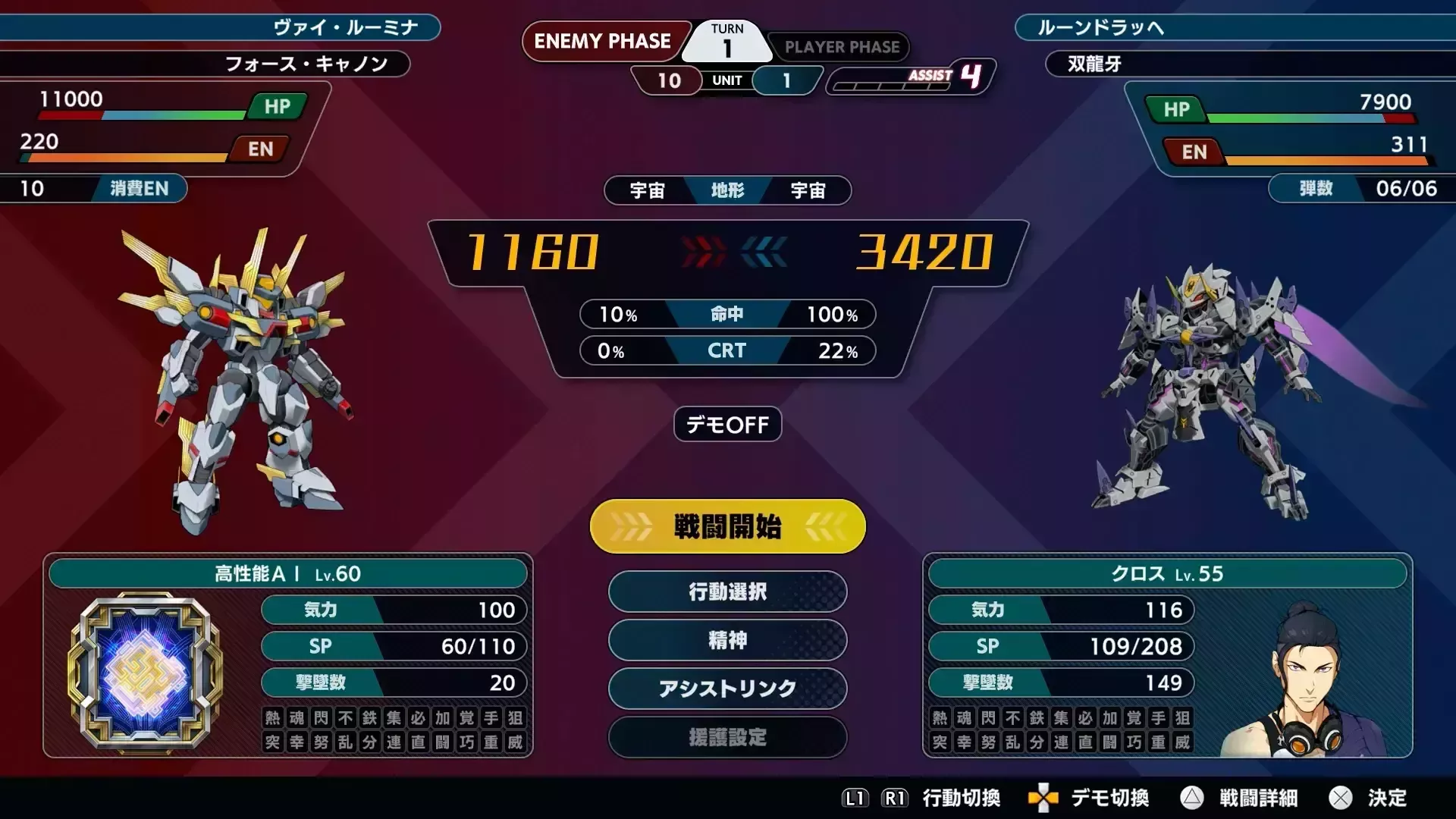1456x819 pixels.
Task: Open the 援護設定 support settings menu
Action: (726, 738)
